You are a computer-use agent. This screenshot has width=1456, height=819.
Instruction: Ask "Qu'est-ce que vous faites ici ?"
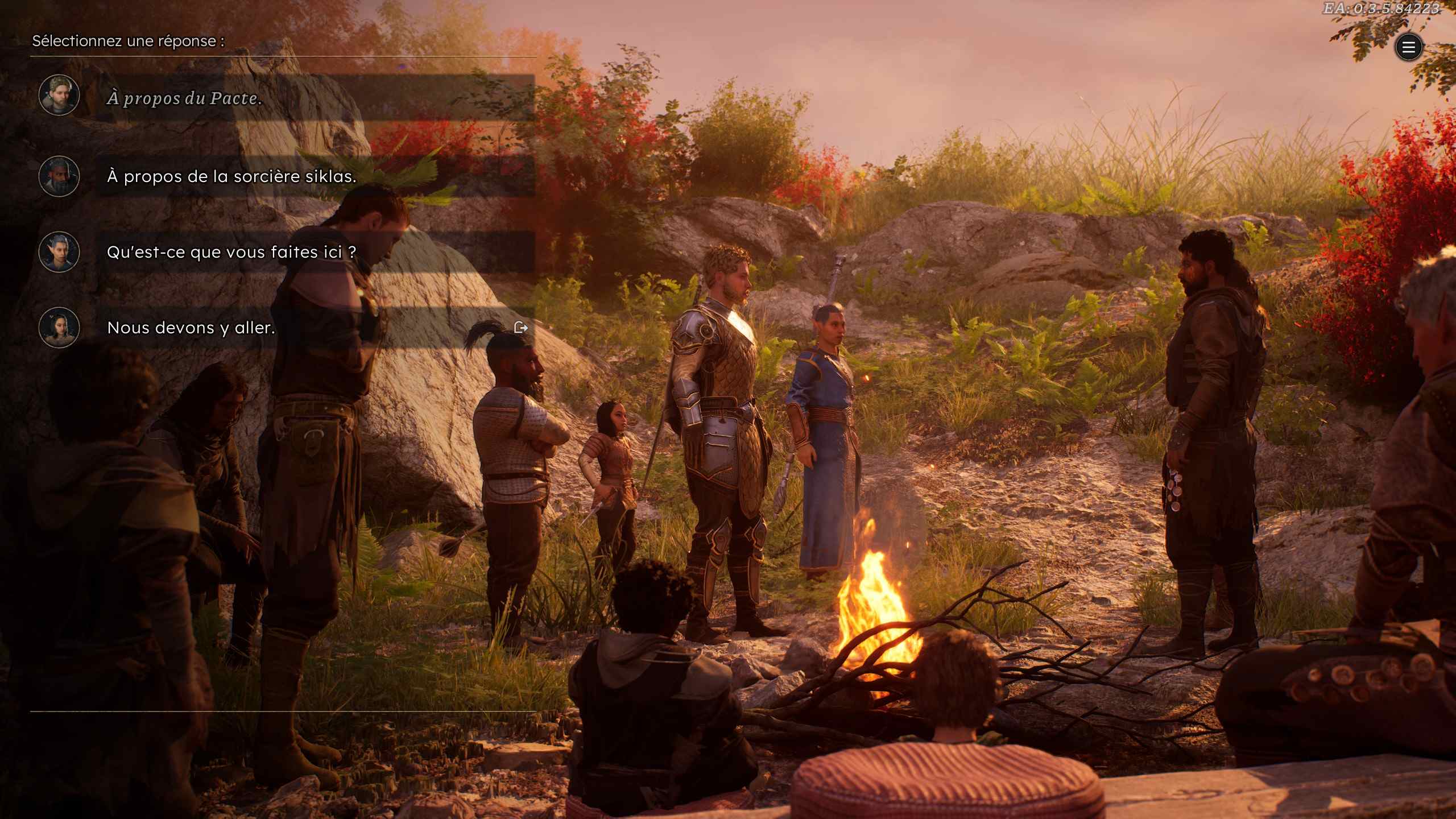(x=231, y=253)
